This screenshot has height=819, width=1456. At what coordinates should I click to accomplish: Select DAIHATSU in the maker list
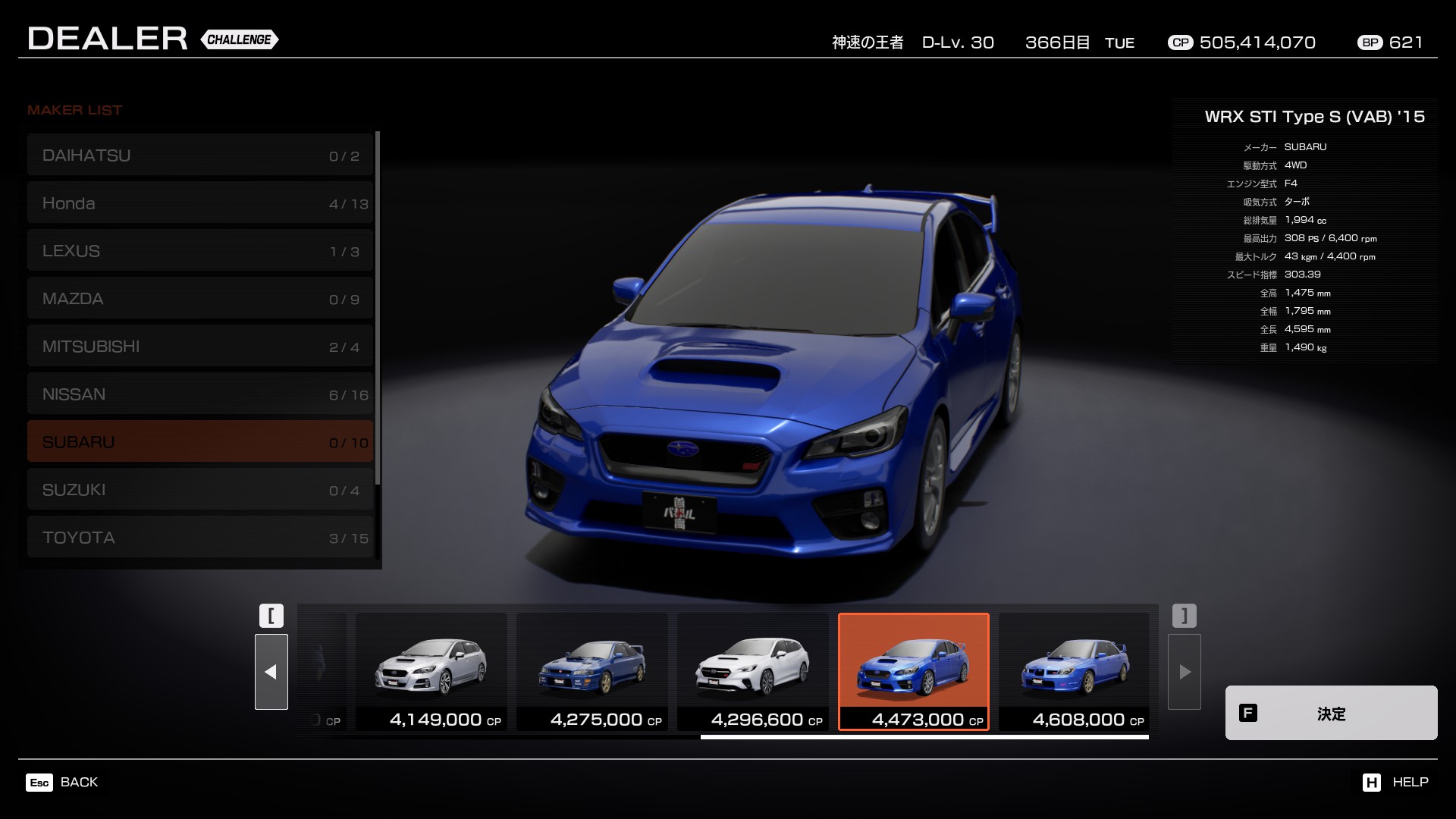tap(200, 155)
